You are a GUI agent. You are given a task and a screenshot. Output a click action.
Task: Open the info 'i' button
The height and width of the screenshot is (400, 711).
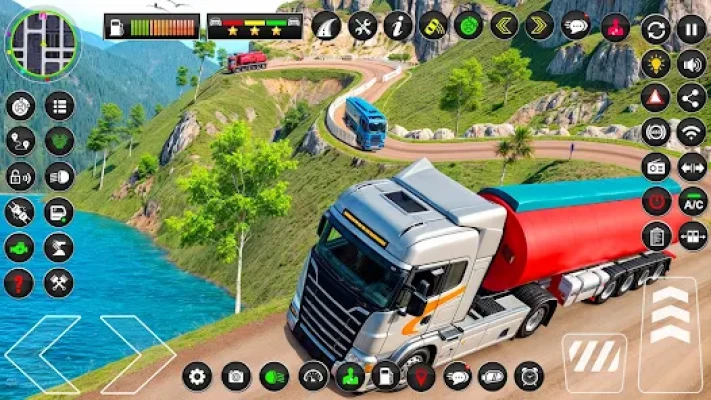pos(398,25)
